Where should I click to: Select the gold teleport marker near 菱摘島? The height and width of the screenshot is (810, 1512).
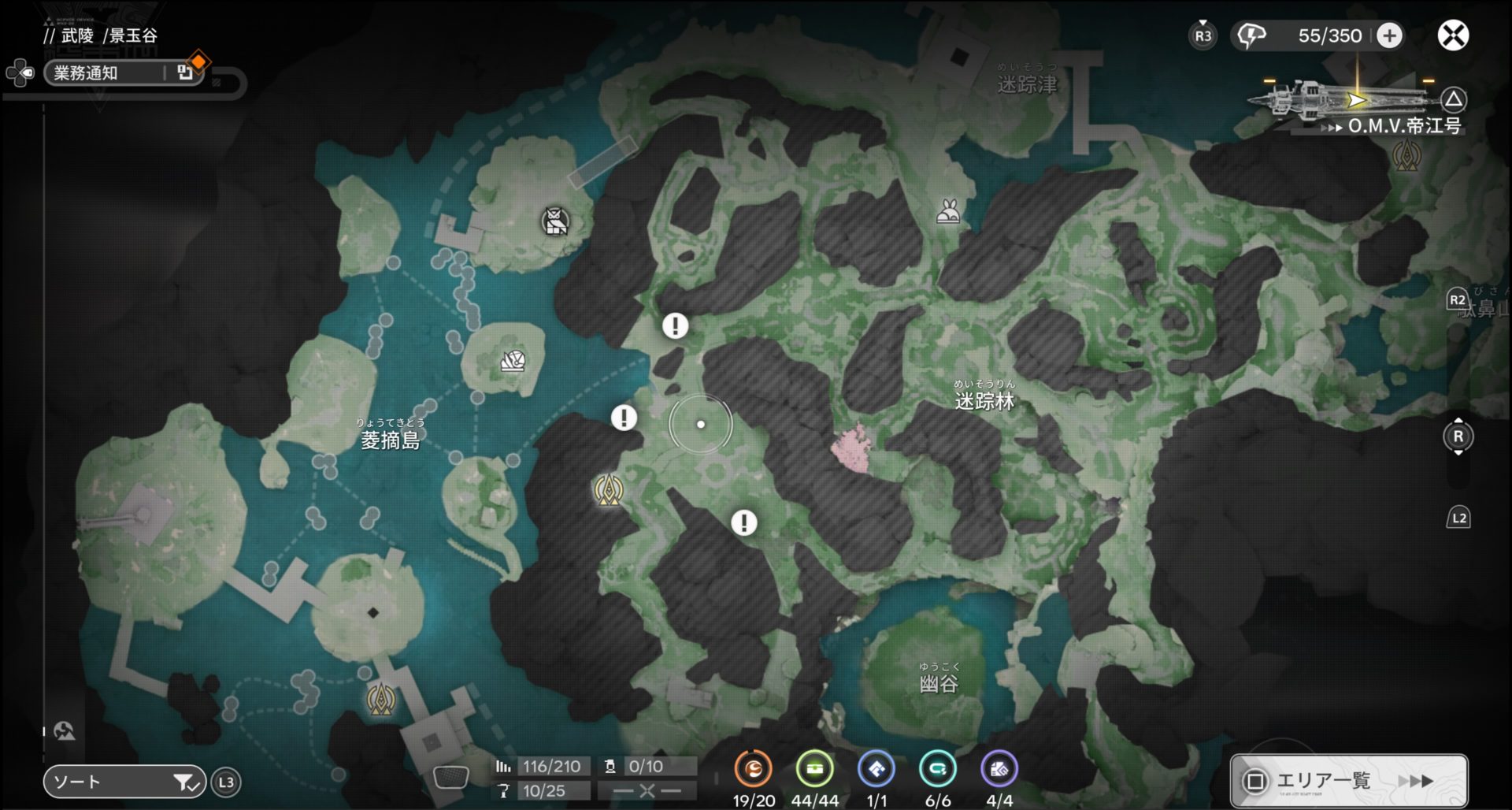click(x=608, y=489)
